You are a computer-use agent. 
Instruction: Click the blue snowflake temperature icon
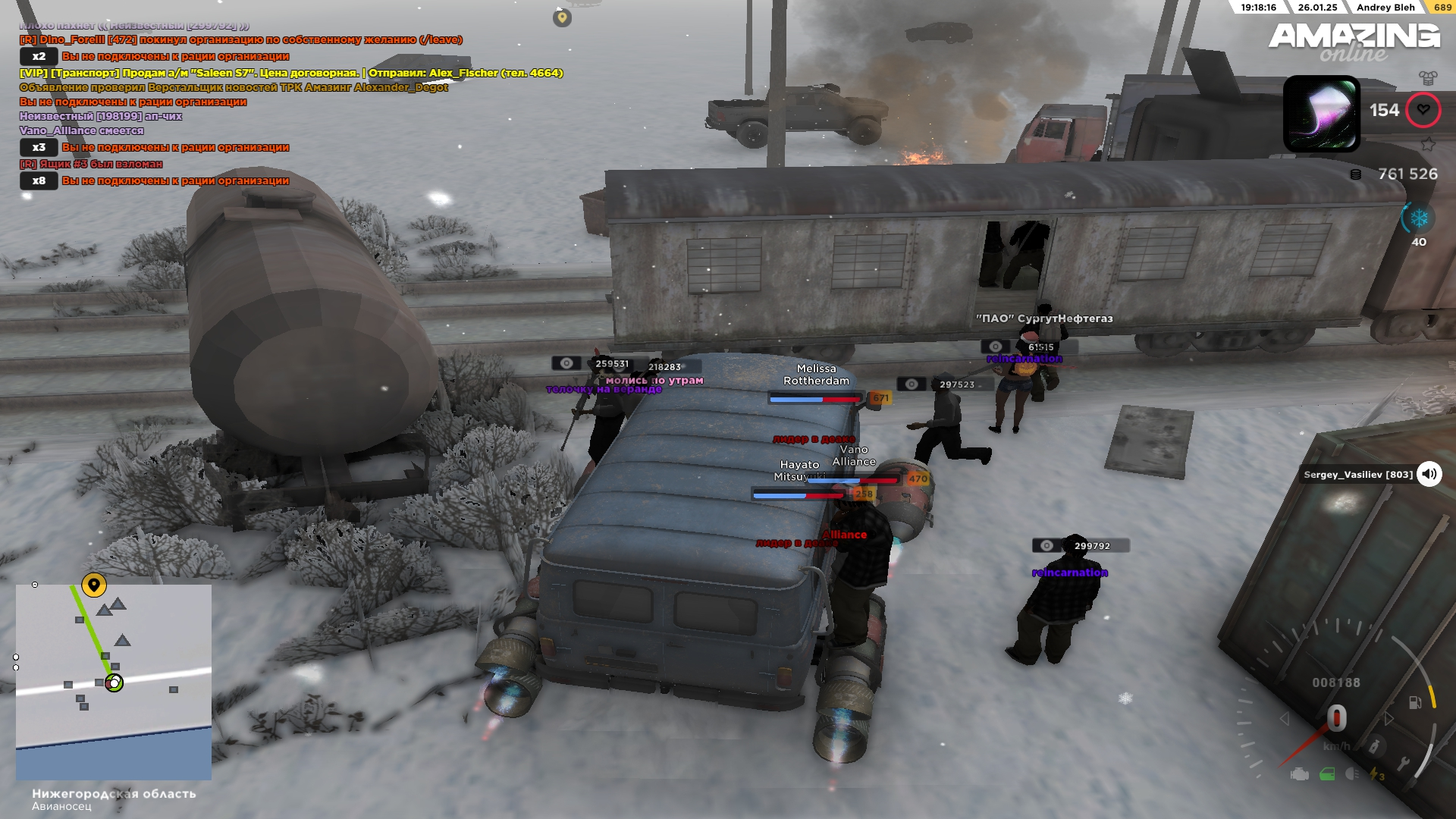pyautogui.click(x=1419, y=219)
